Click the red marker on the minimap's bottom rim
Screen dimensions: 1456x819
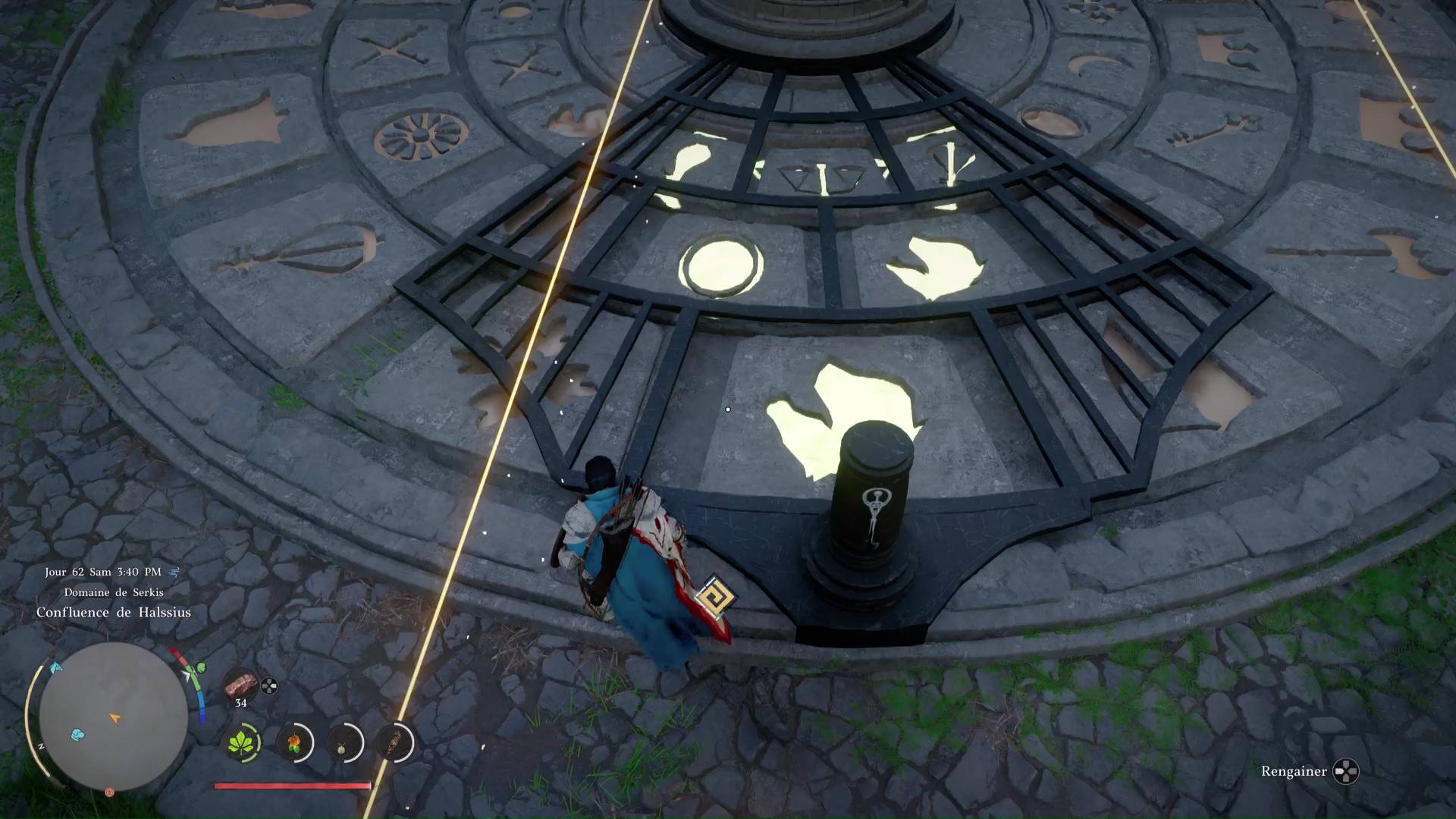(110, 792)
